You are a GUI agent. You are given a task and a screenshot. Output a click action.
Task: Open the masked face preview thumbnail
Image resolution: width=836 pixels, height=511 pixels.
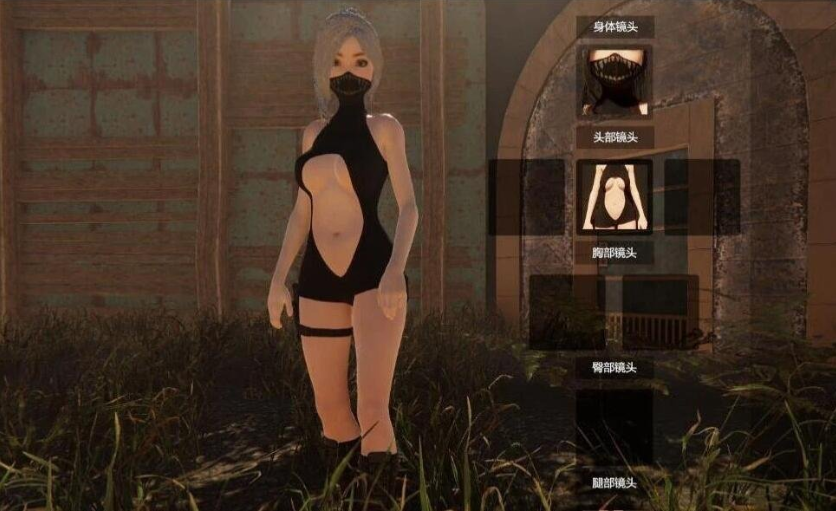614,83
